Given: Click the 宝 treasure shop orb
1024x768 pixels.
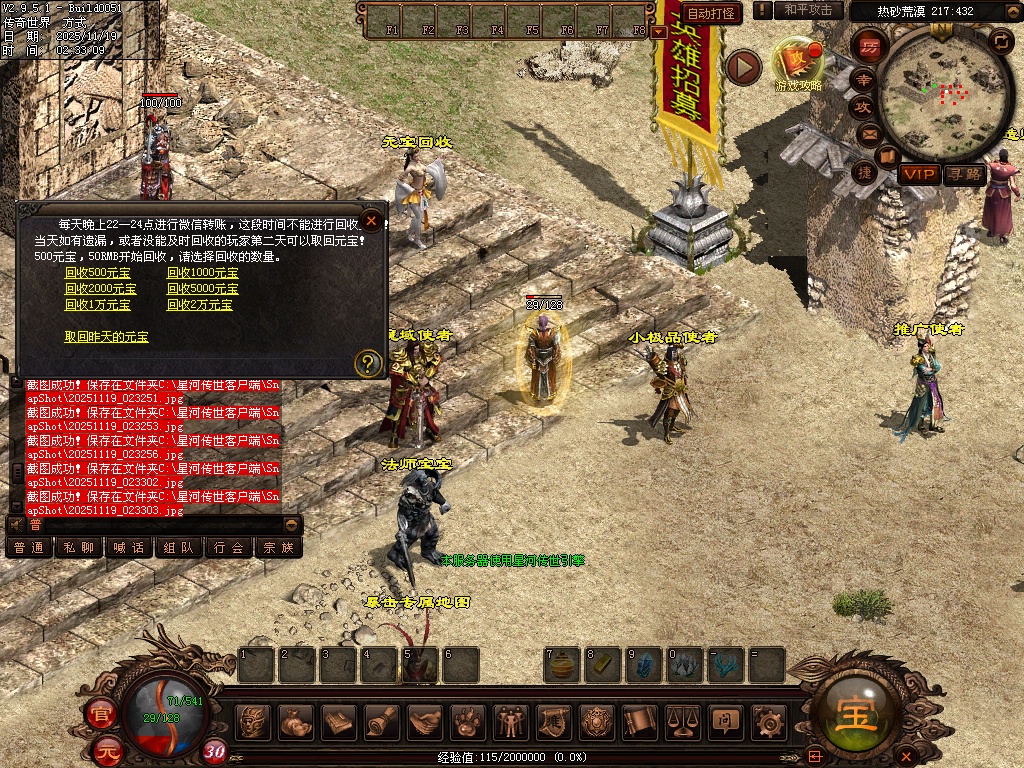Looking at the screenshot, I should 857,712.
